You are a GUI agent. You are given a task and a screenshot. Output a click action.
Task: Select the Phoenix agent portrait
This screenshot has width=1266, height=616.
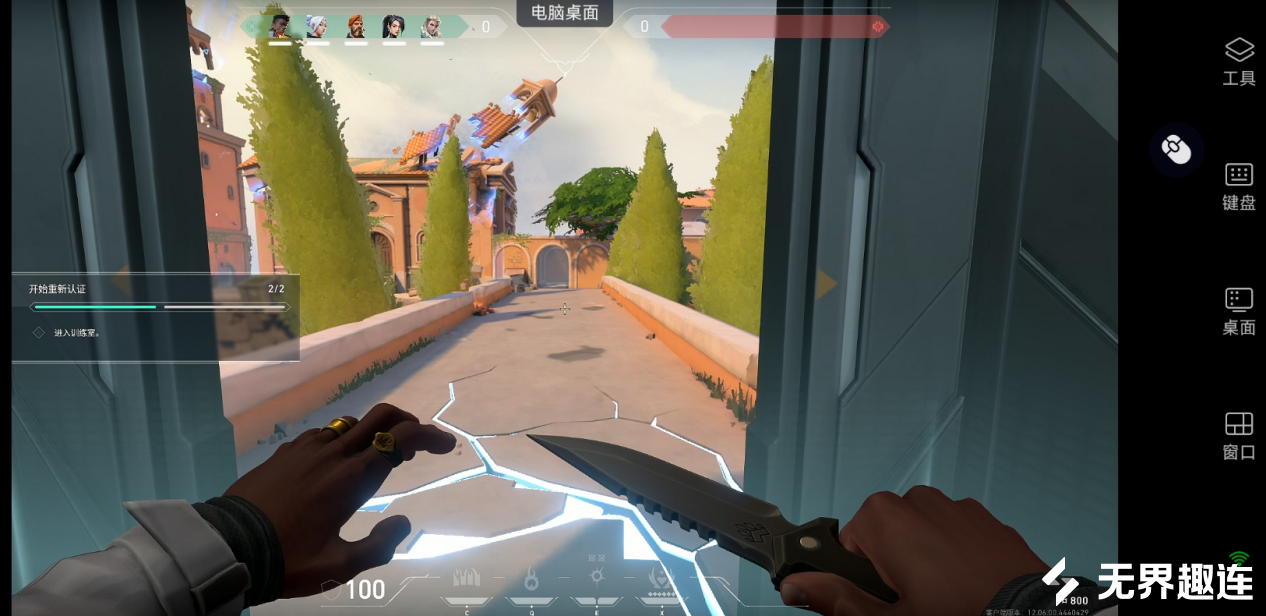click(280, 27)
